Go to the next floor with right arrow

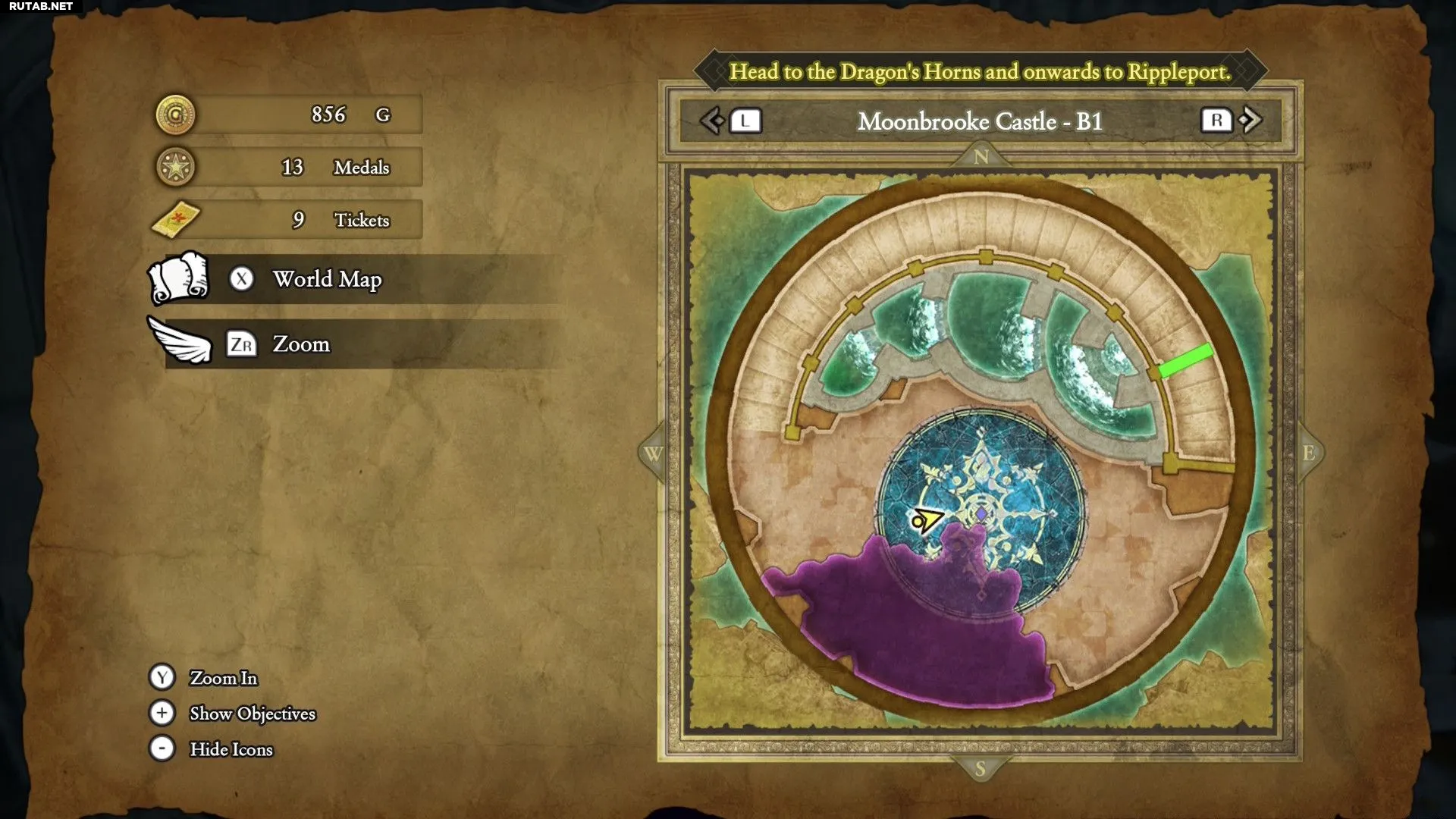[x=1251, y=120]
